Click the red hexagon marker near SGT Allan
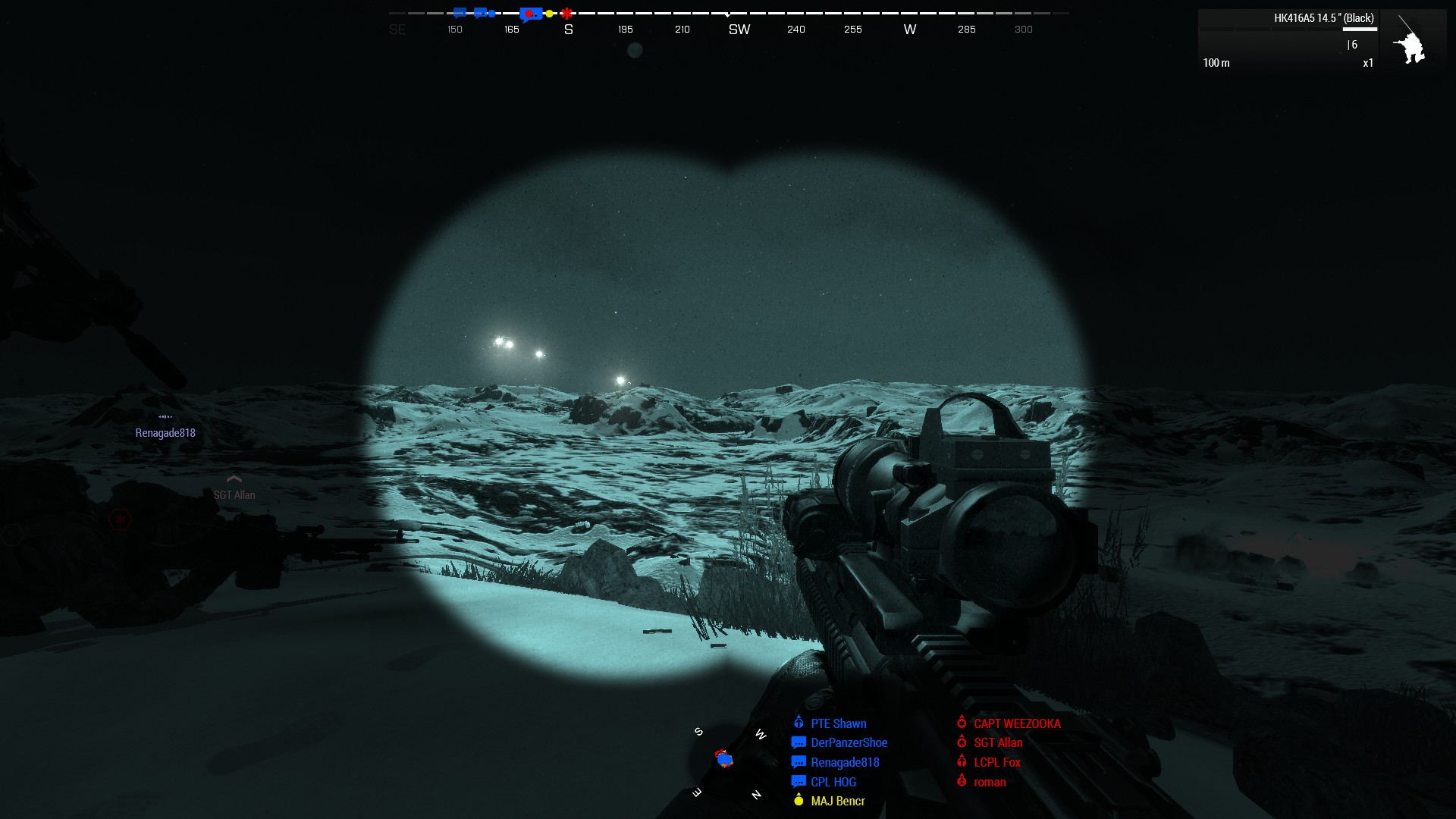1456x819 pixels. coord(121,520)
